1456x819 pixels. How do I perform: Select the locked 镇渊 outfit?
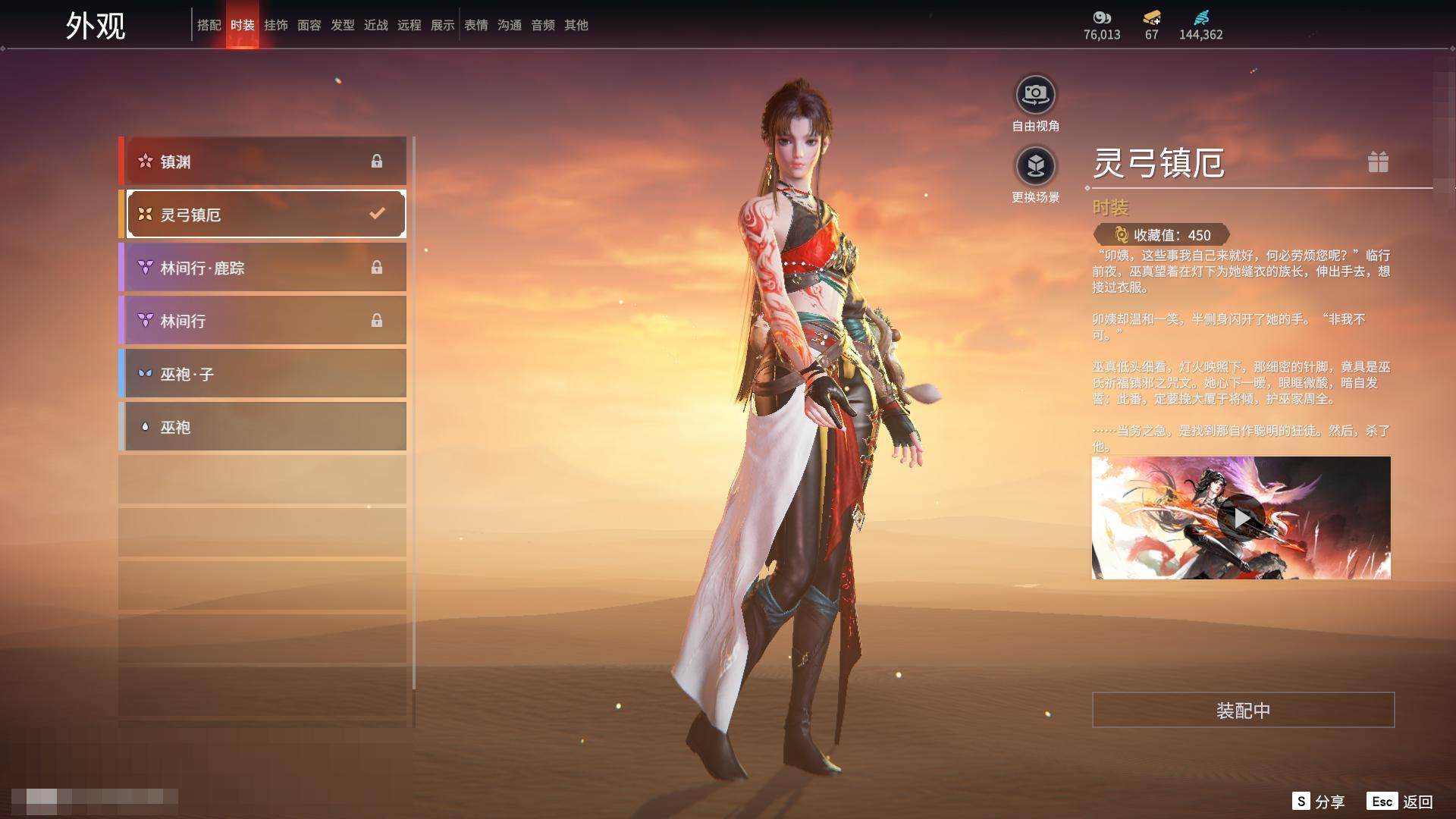pyautogui.click(x=264, y=161)
